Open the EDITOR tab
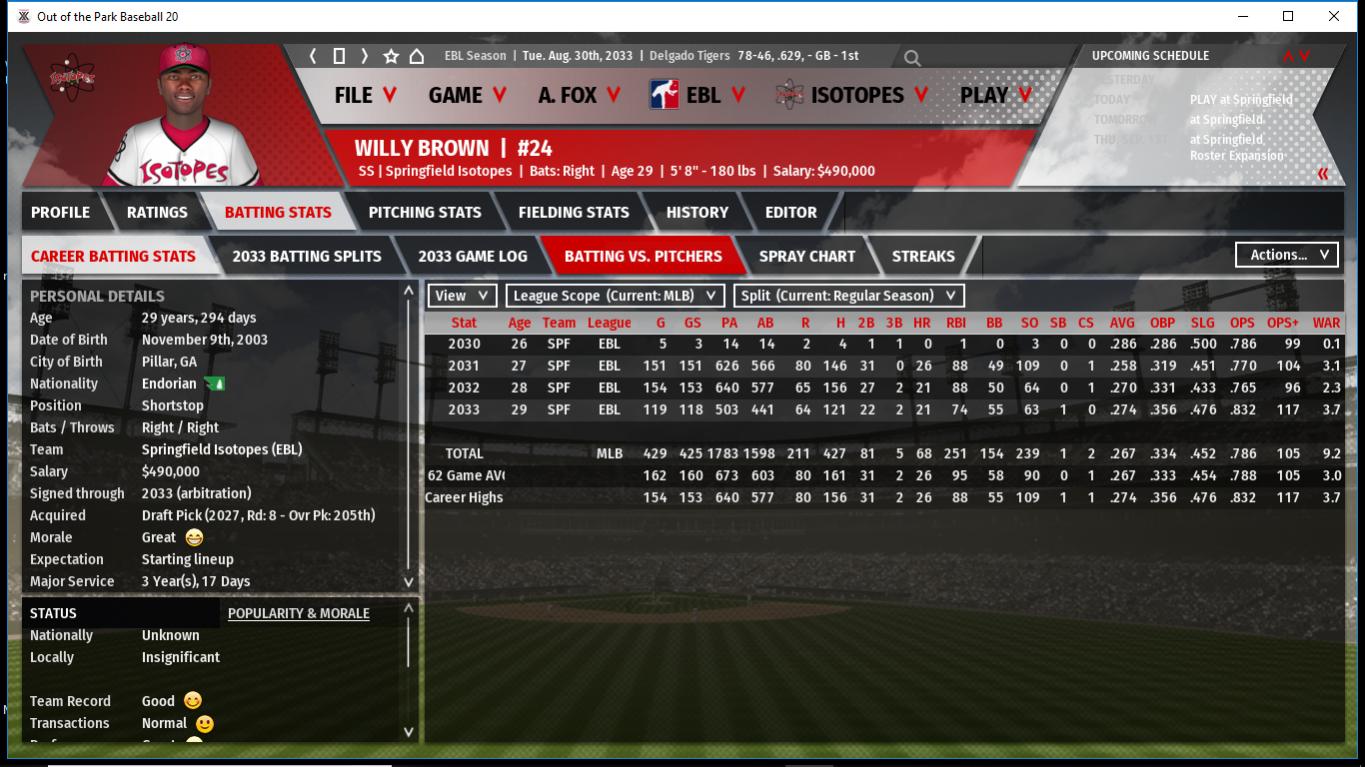 tap(791, 212)
